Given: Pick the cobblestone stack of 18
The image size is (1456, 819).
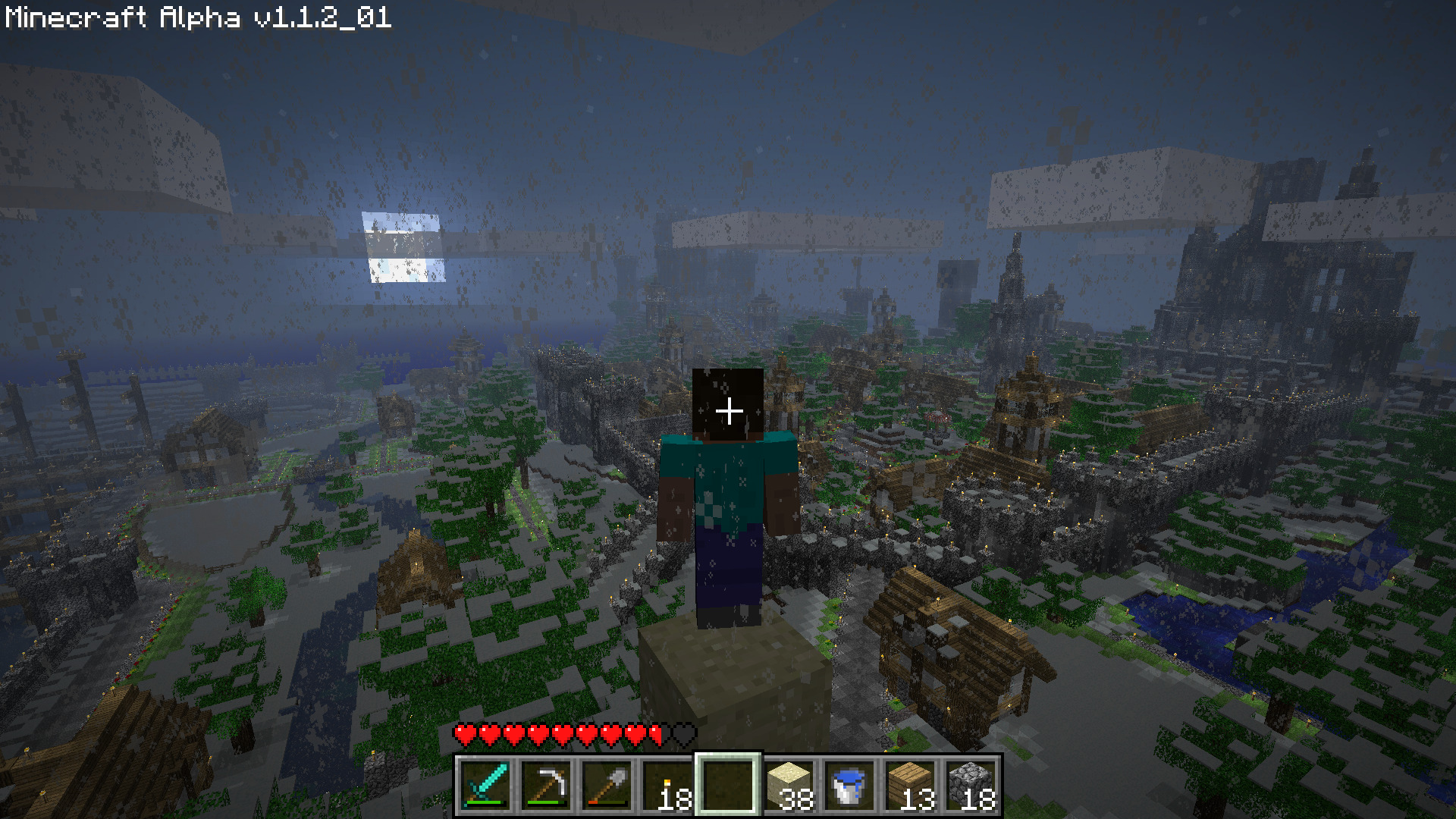Looking at the screenshot, I should [x=971, y=785].
